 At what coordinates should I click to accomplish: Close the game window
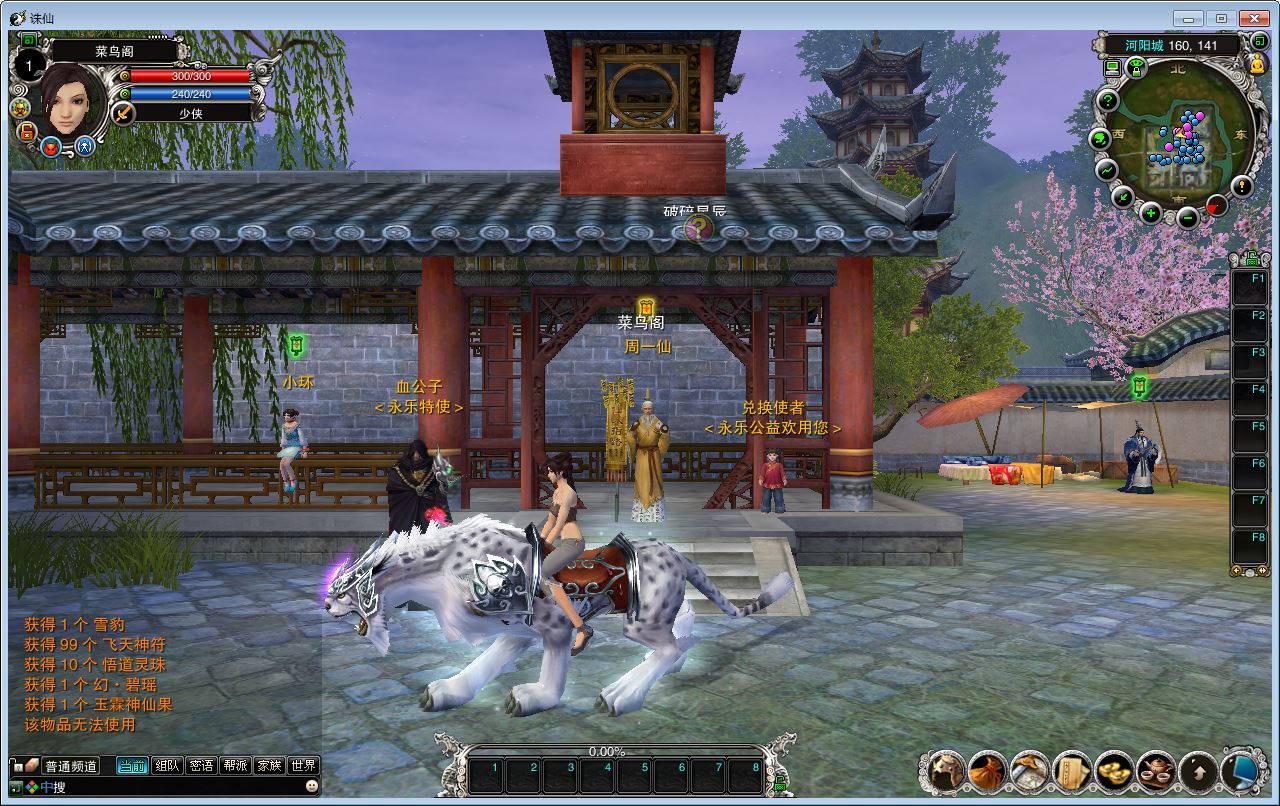(1254, 17)
